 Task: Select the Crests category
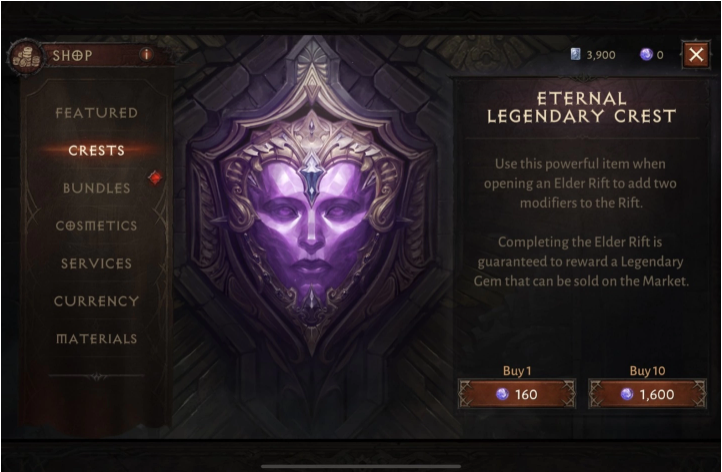[x=96, y=151]
